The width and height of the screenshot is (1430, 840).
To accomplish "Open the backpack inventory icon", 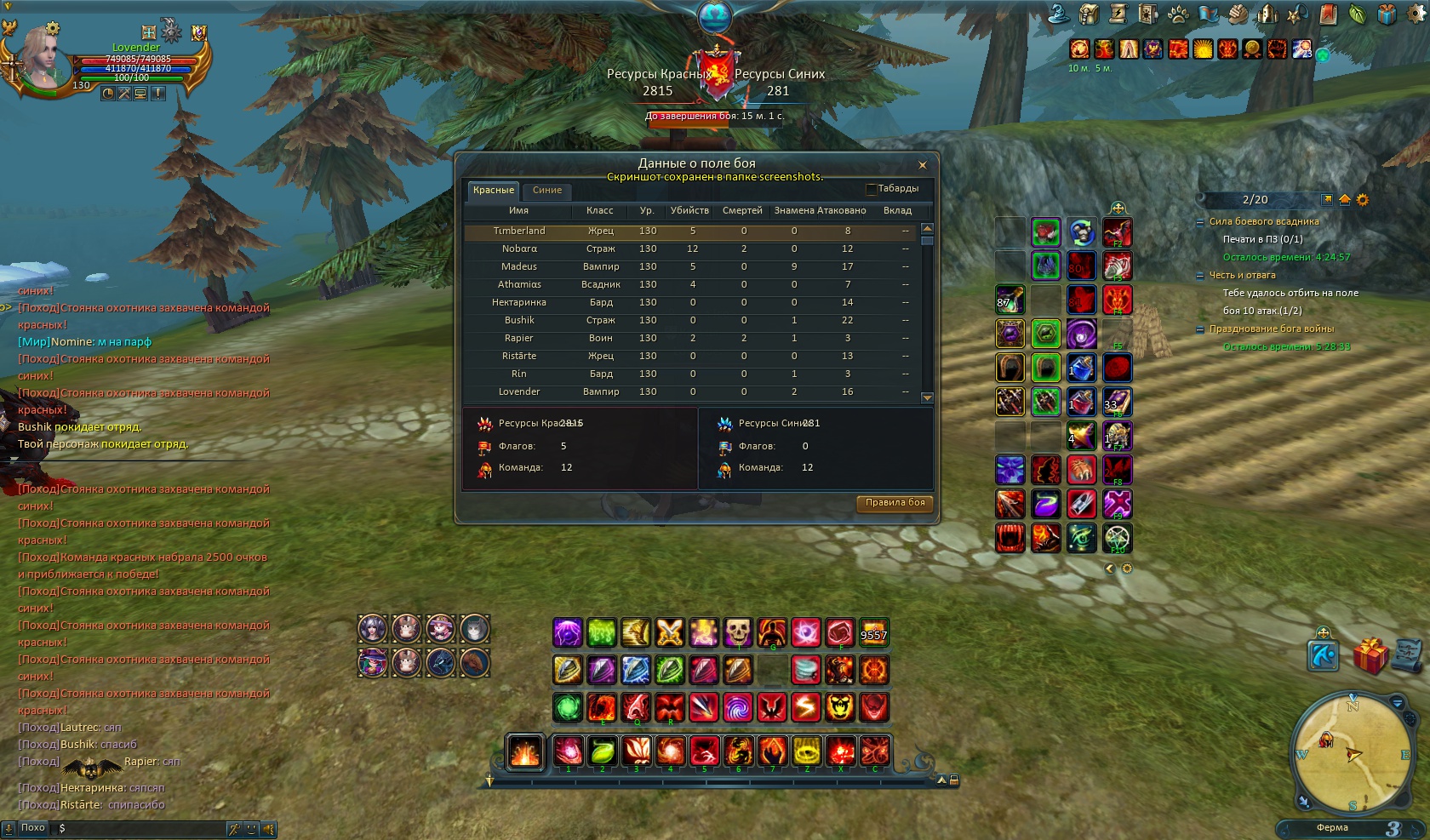I will [1089, 14].
